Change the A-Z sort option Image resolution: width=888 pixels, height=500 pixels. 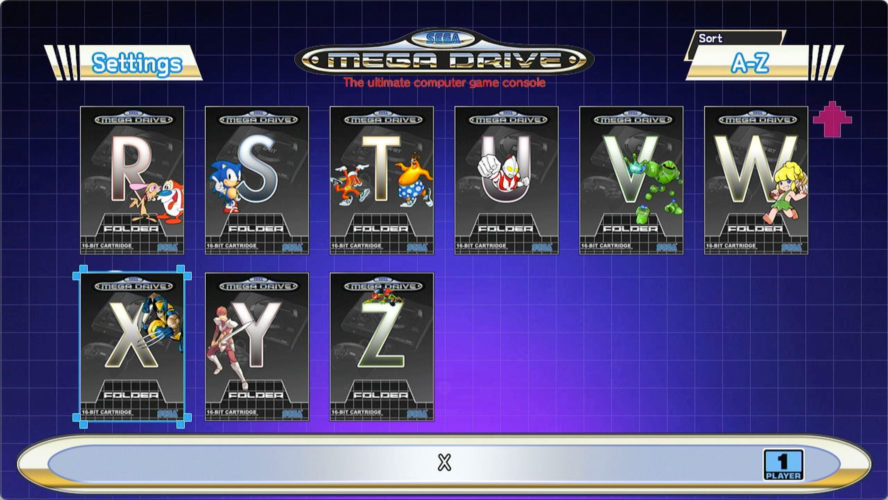(749, 63)
